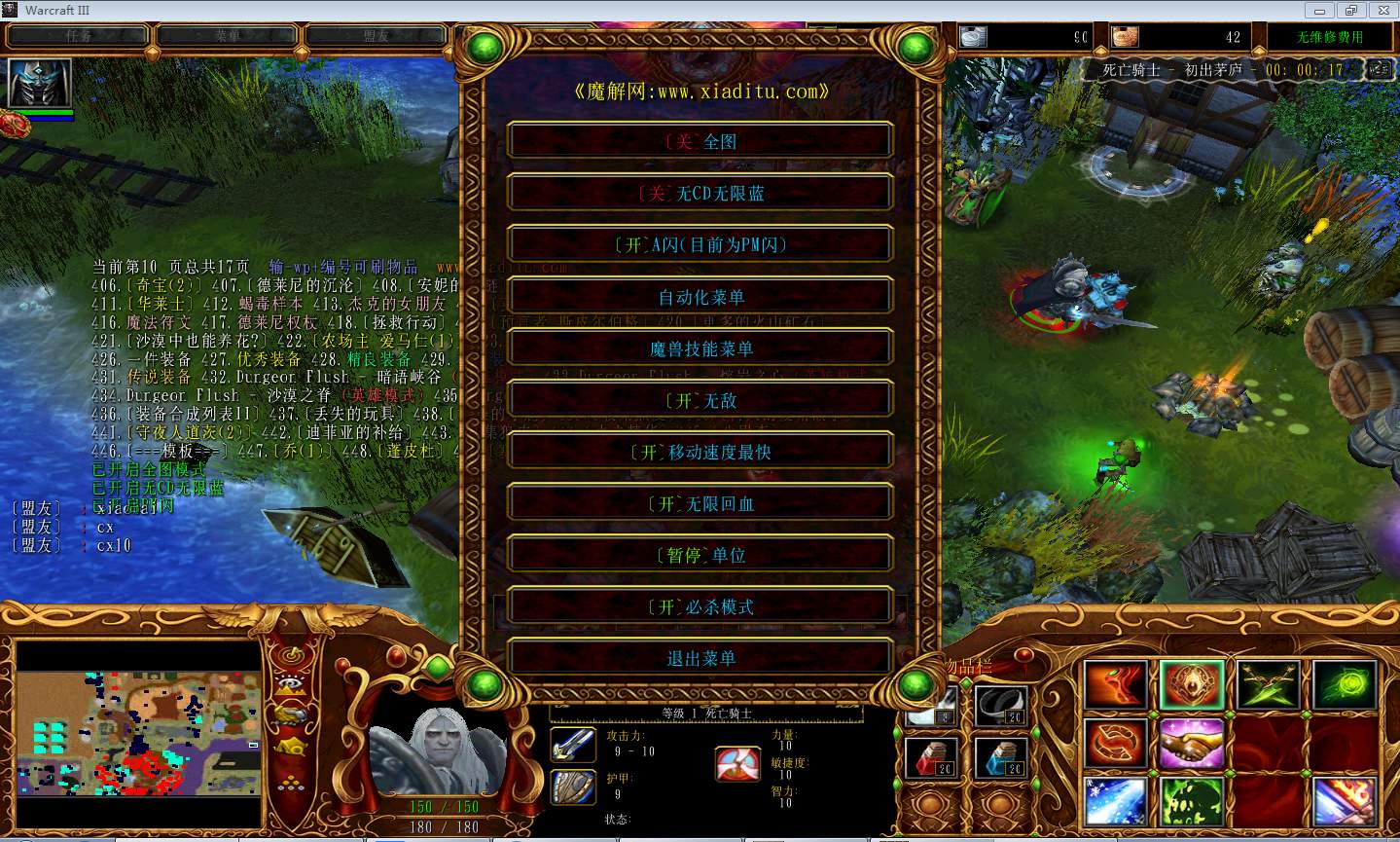The width and height of the screenshot is (1400, 842).
Task: Use the red potion inventory item
Action: pyautogui.click(x=931, y=757)
